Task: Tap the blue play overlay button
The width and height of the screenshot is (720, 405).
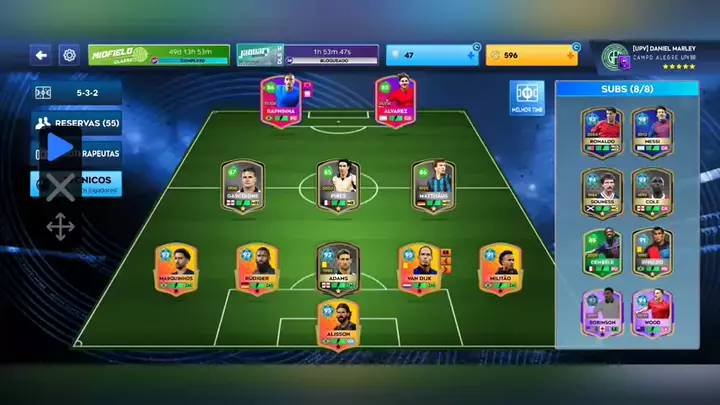Action: point(61,147)
